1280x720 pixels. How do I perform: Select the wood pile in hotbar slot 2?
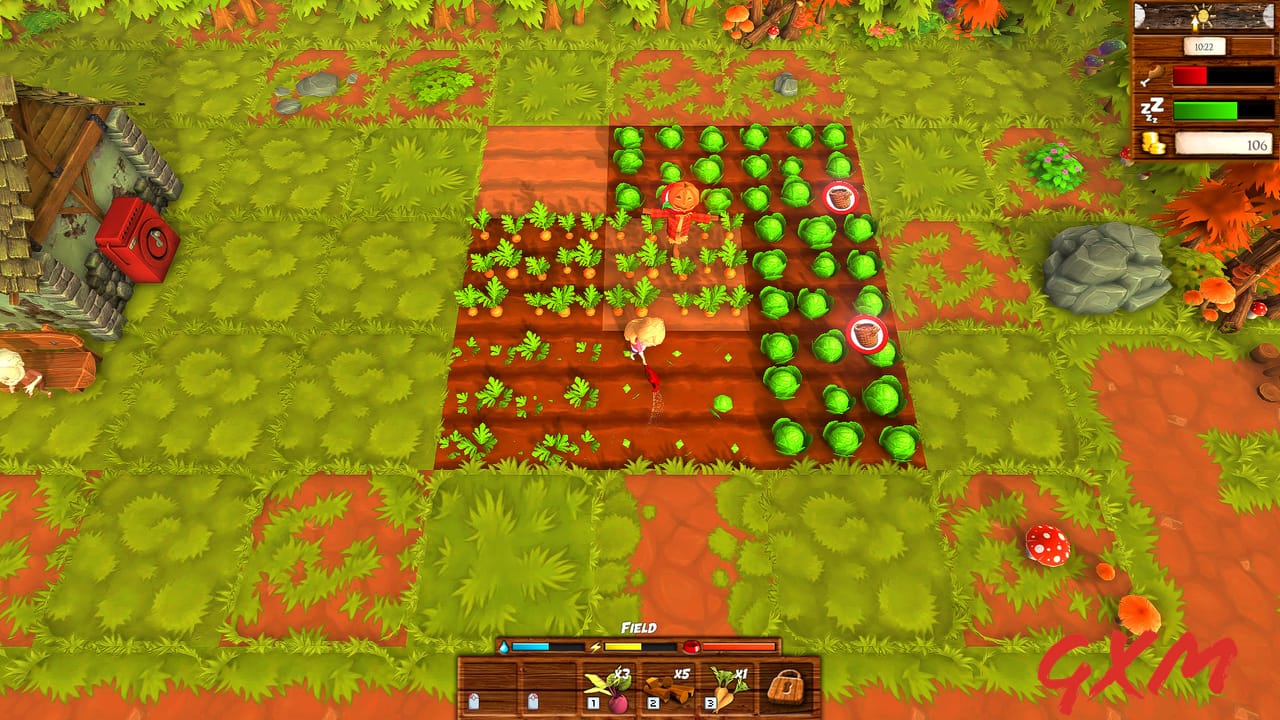(668, 689)
